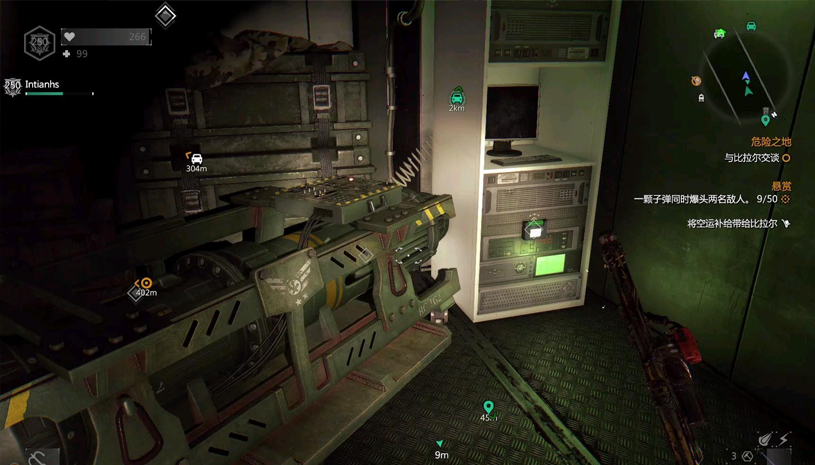Click the 2km green vehicle marker
This screenshot has height=465, width=815.
tap(457, 96)
